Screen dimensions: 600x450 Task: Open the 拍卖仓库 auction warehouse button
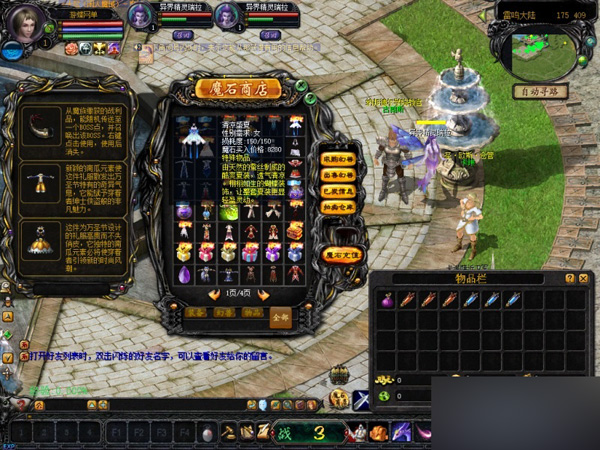[x=340, y=207]
